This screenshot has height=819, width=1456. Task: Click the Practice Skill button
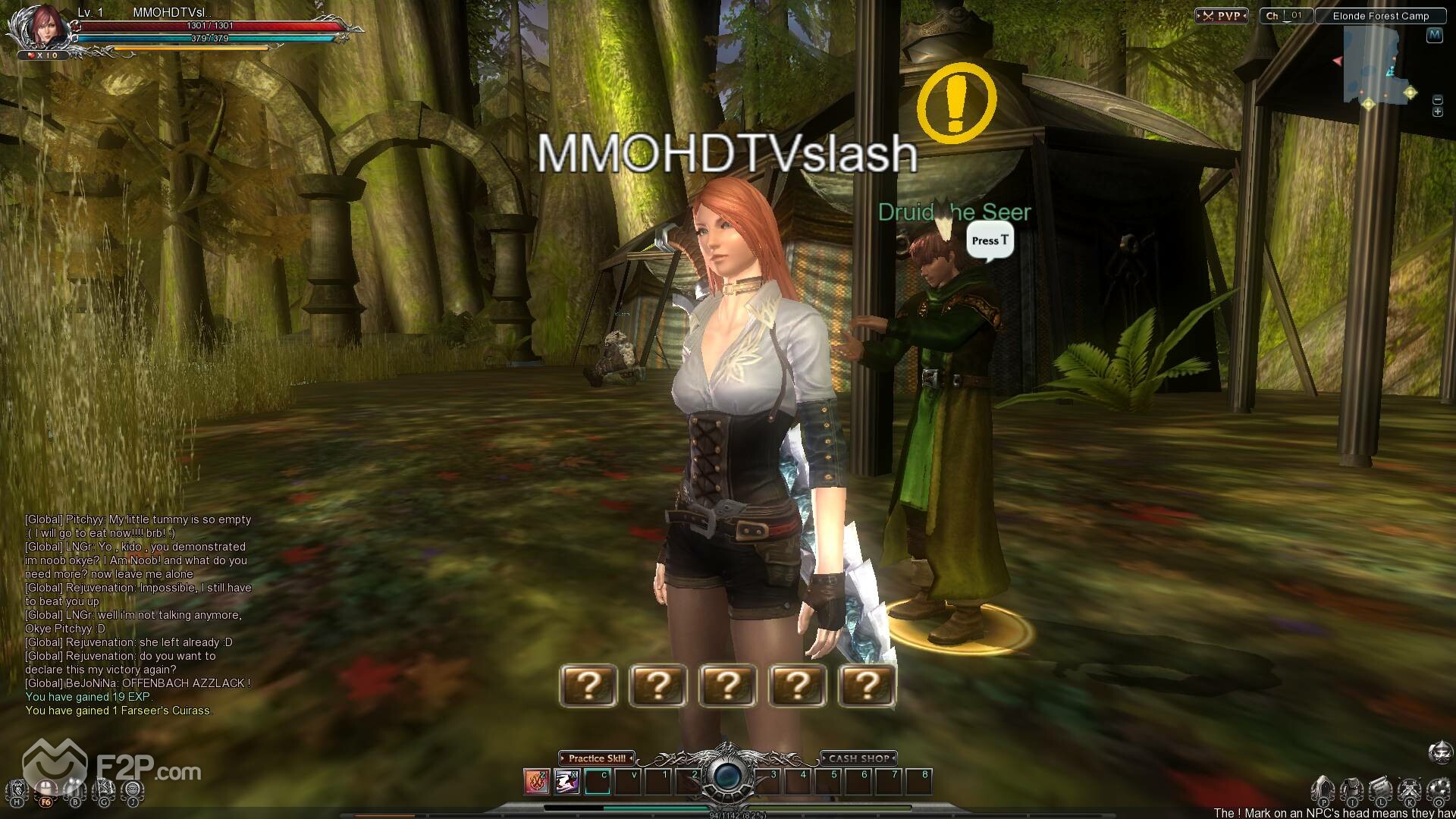(597, 758)
